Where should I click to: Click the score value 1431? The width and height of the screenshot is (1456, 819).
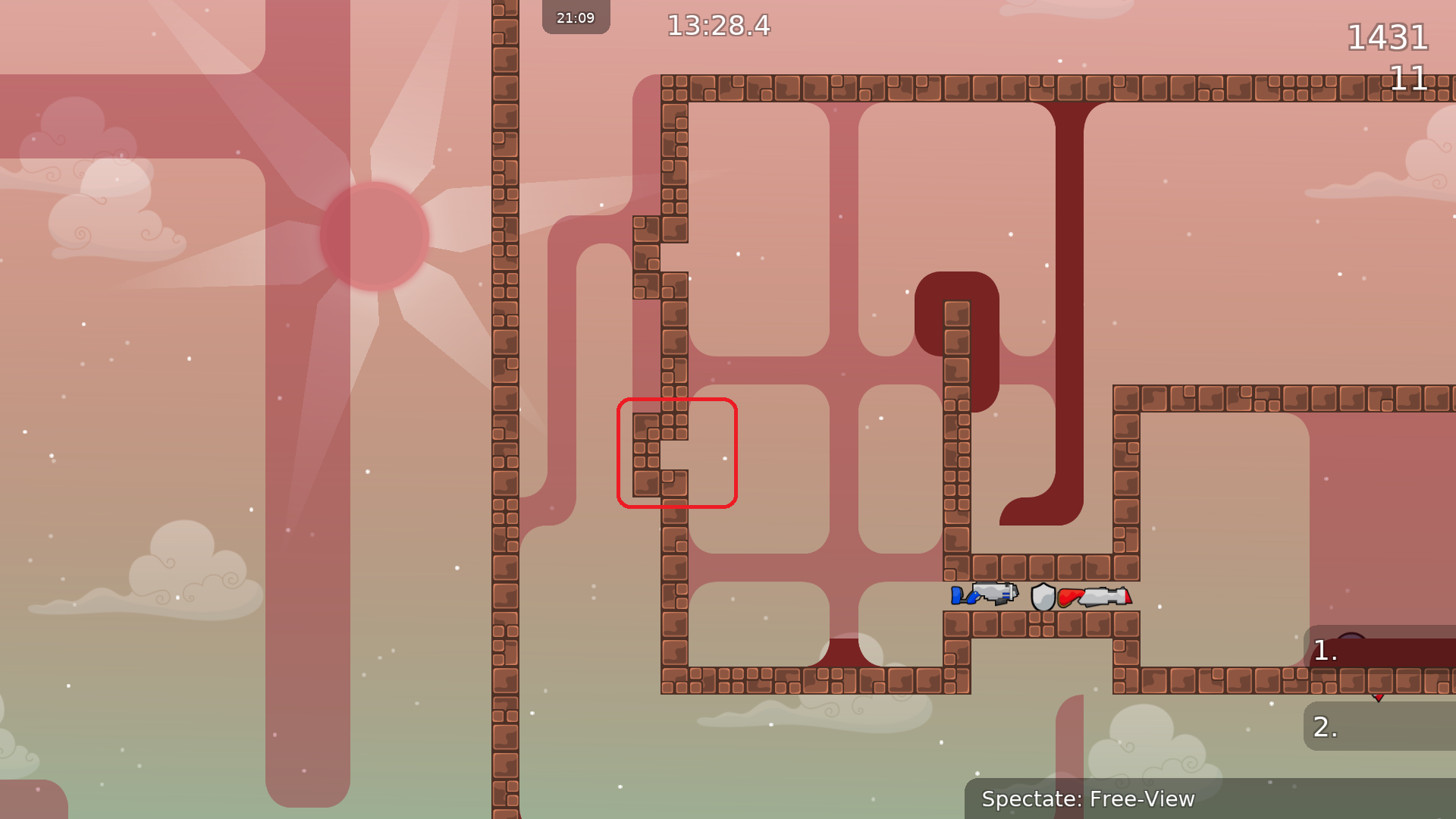pos(1389,37)
